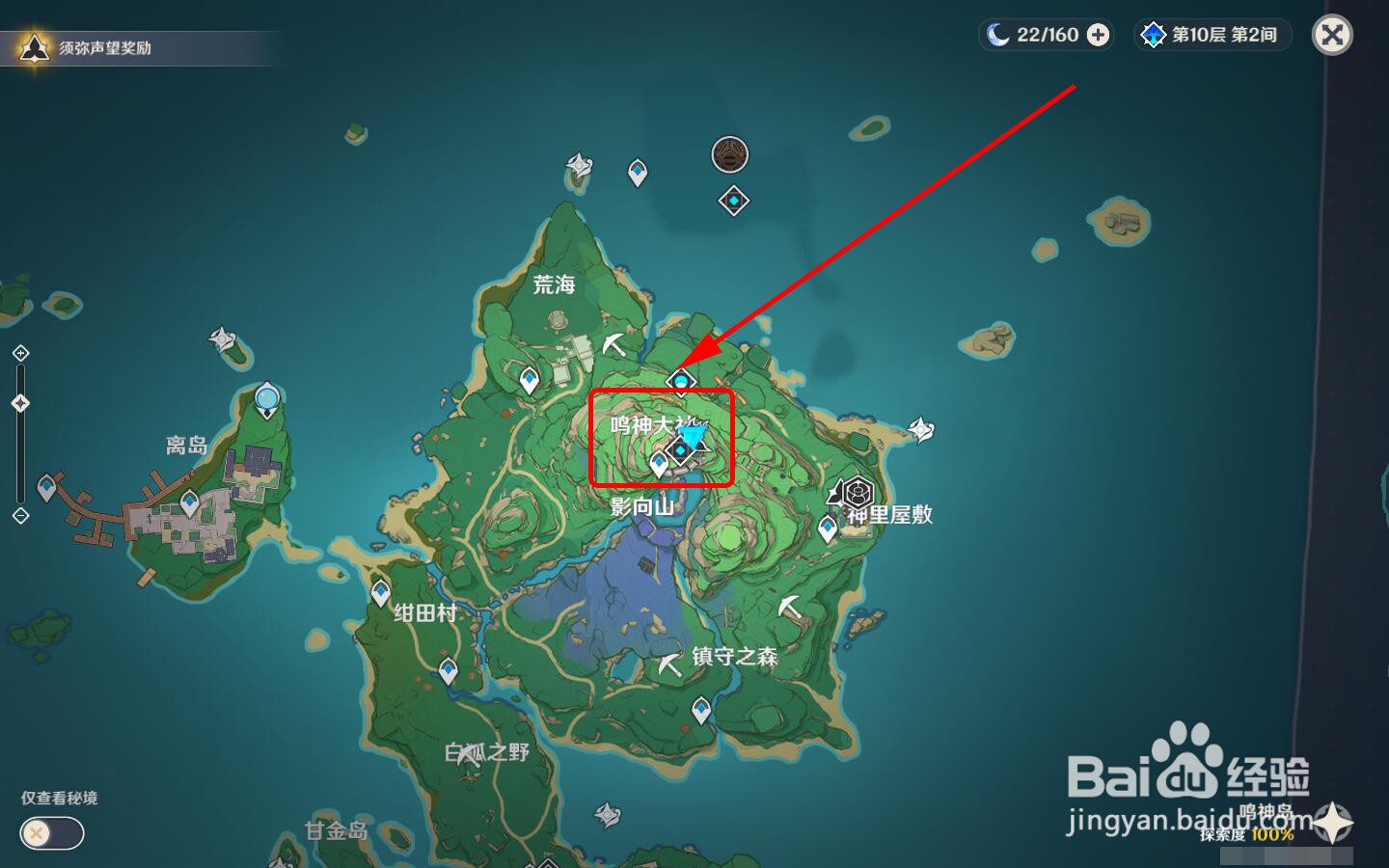Select the crossed-blades marker on the east coast
Viewport: 1389px width, 868px height.
920,430
